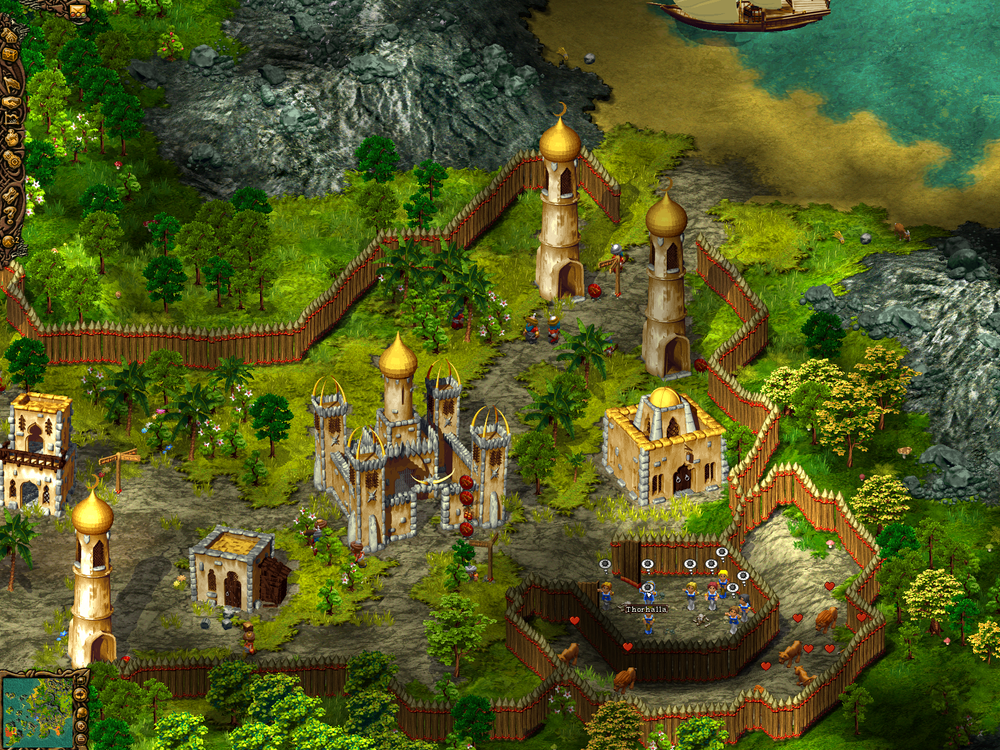Image resolution: width=1000 pixels, height=750 pixels.
Task: Click the question mark help icon
Action: click(10, 212)
